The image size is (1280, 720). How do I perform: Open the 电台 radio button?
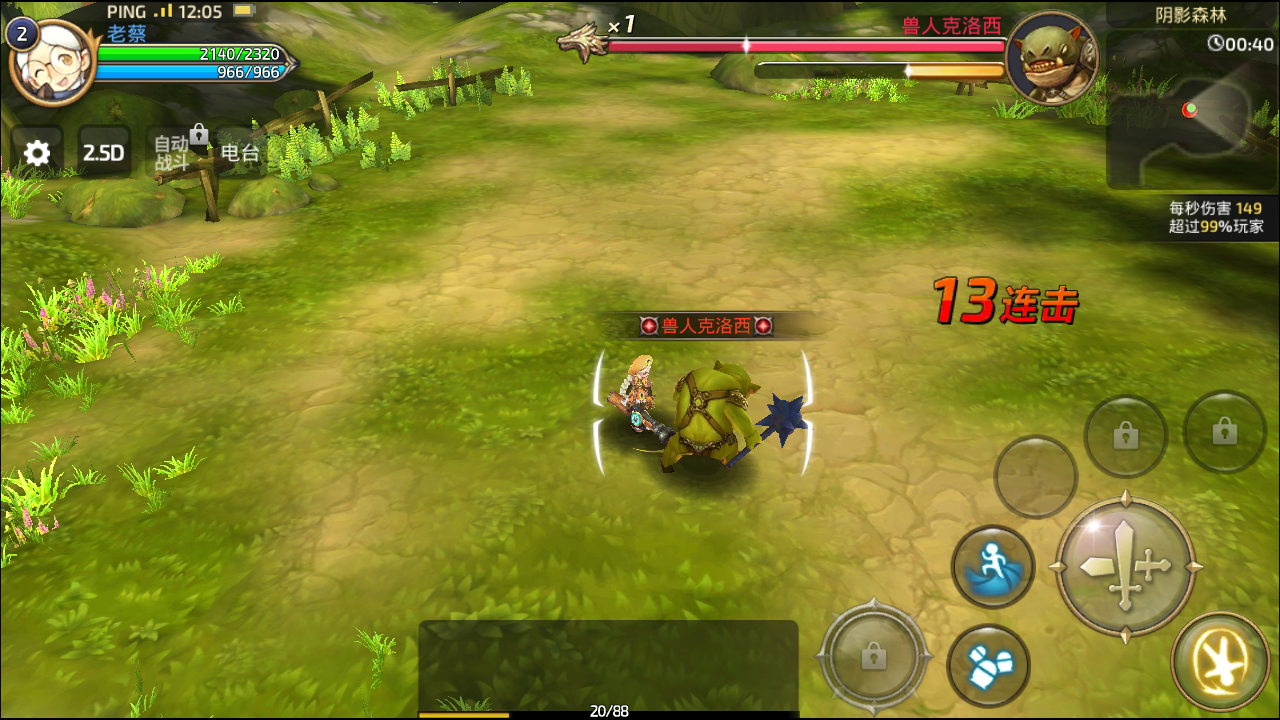click(240, 153)
